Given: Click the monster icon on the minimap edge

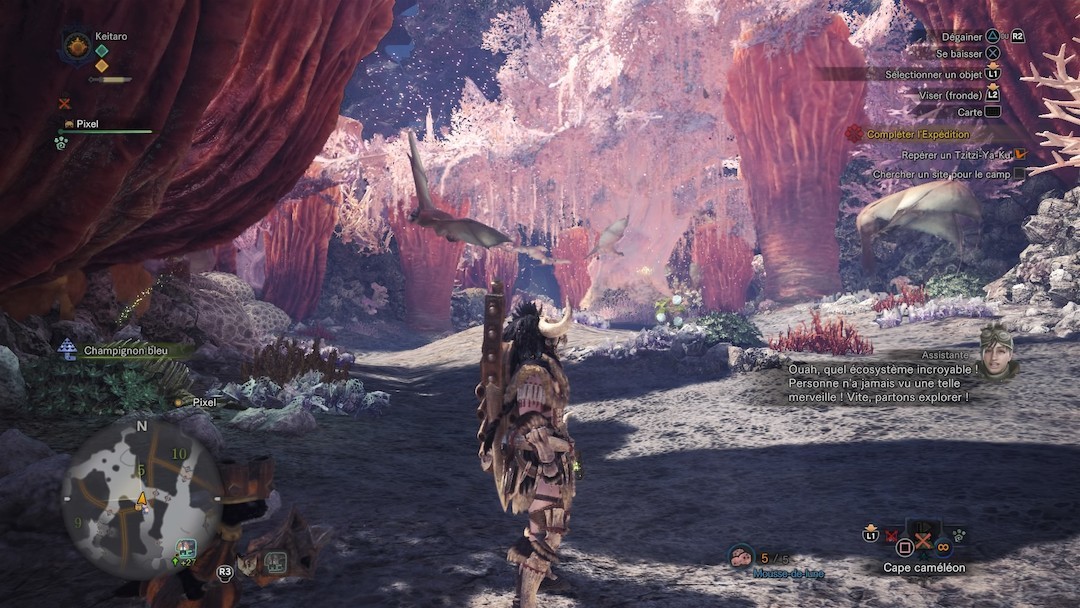Looking at the screenshot, I should [x=185, y=547].
